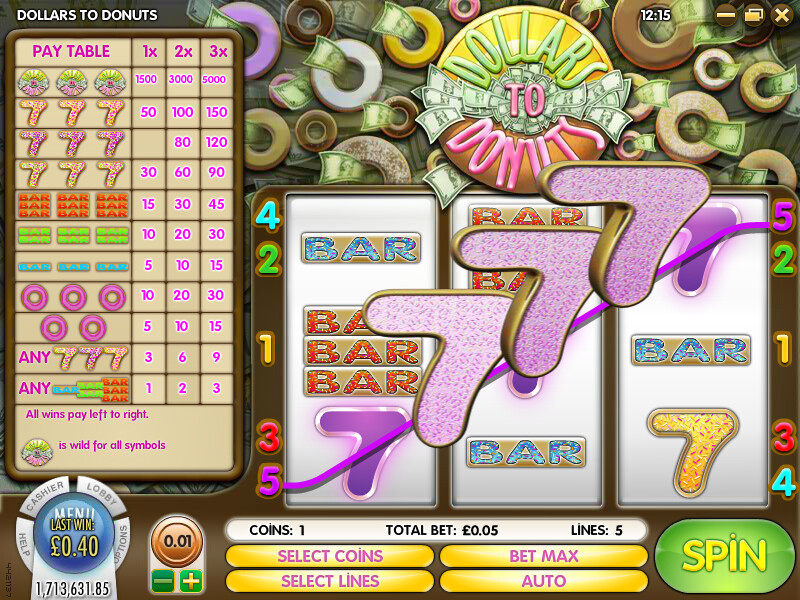This screenshot has height=600, width=800.
Task: Start Auto spin mode
Action: (543, 580)
